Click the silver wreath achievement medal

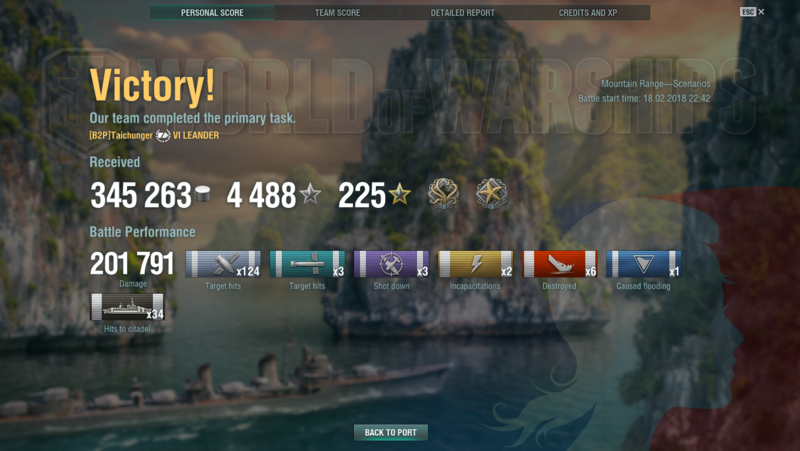[443, 194]
